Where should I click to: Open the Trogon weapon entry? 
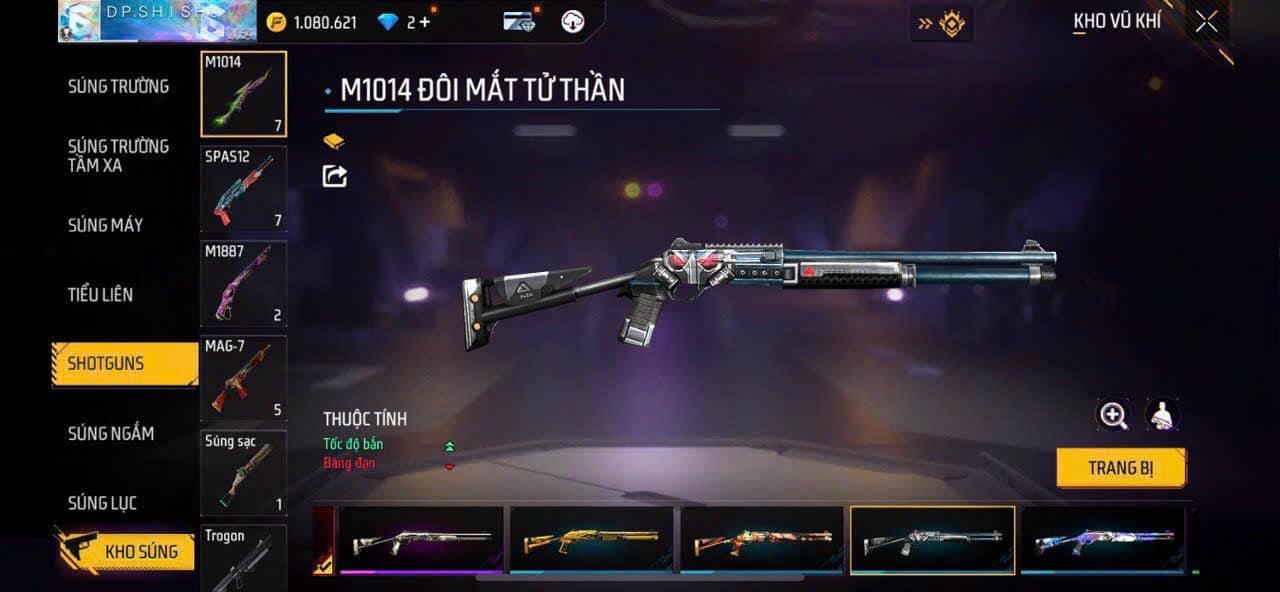point(243,558)
